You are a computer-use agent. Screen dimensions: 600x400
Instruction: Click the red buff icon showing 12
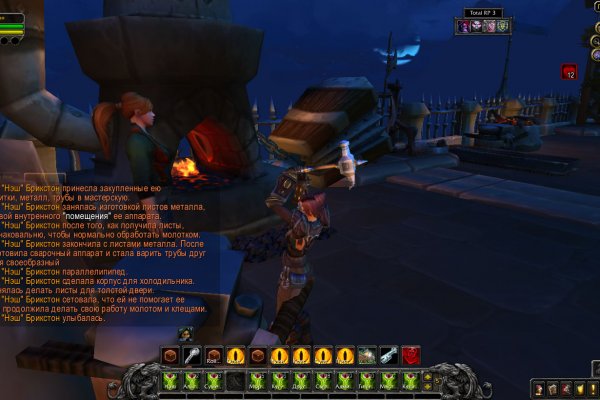coord(569,71)
